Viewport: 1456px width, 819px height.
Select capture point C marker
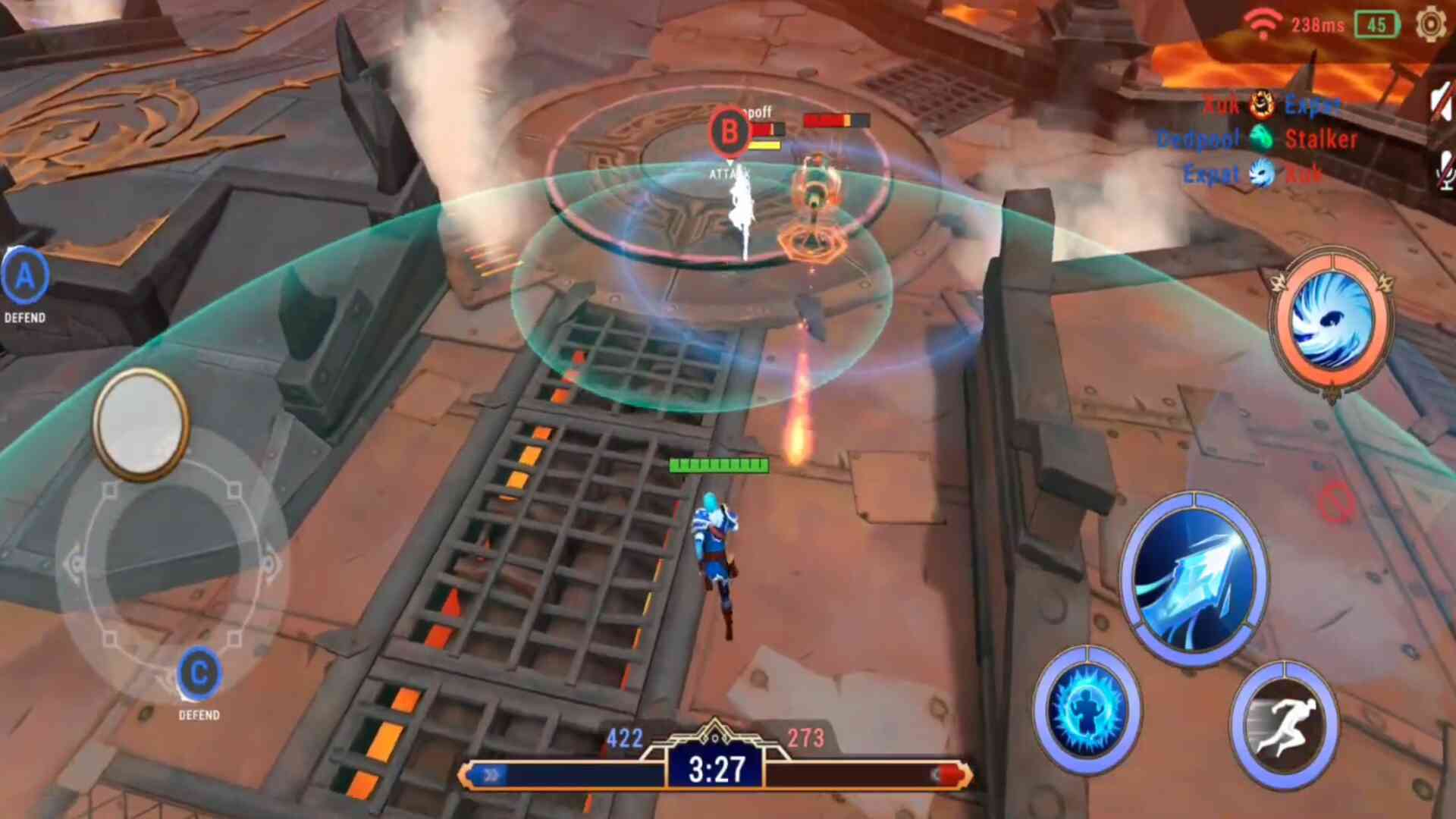(x=199, y=674)
